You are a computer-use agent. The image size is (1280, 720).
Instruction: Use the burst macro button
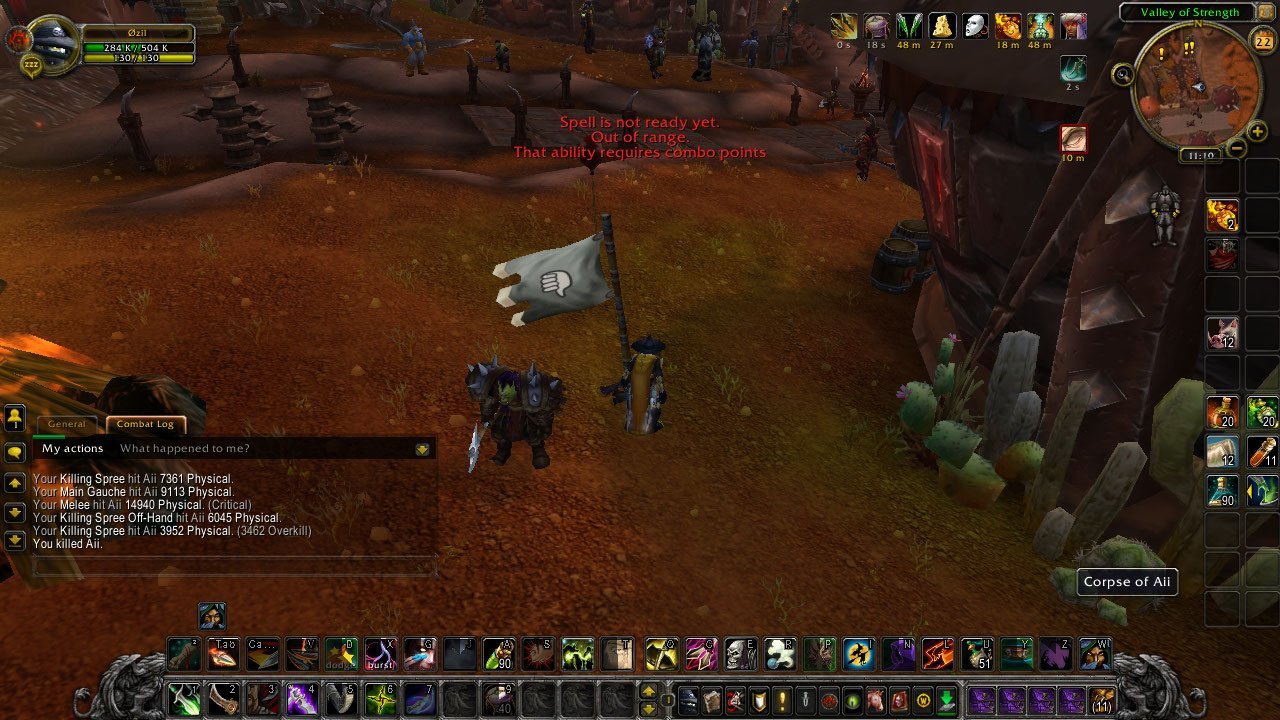point(378,654)
